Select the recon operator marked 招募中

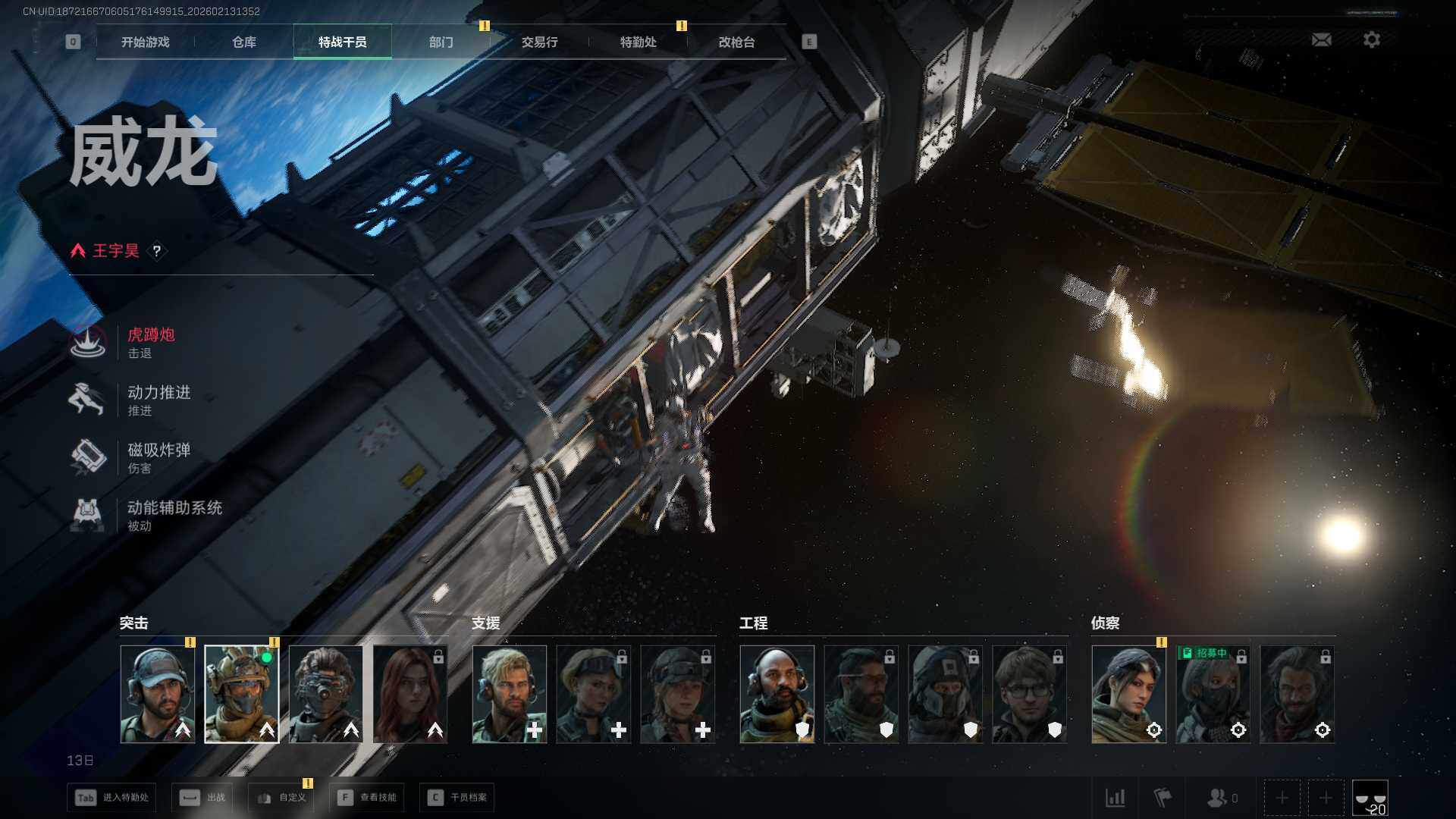coord(1213,694)
